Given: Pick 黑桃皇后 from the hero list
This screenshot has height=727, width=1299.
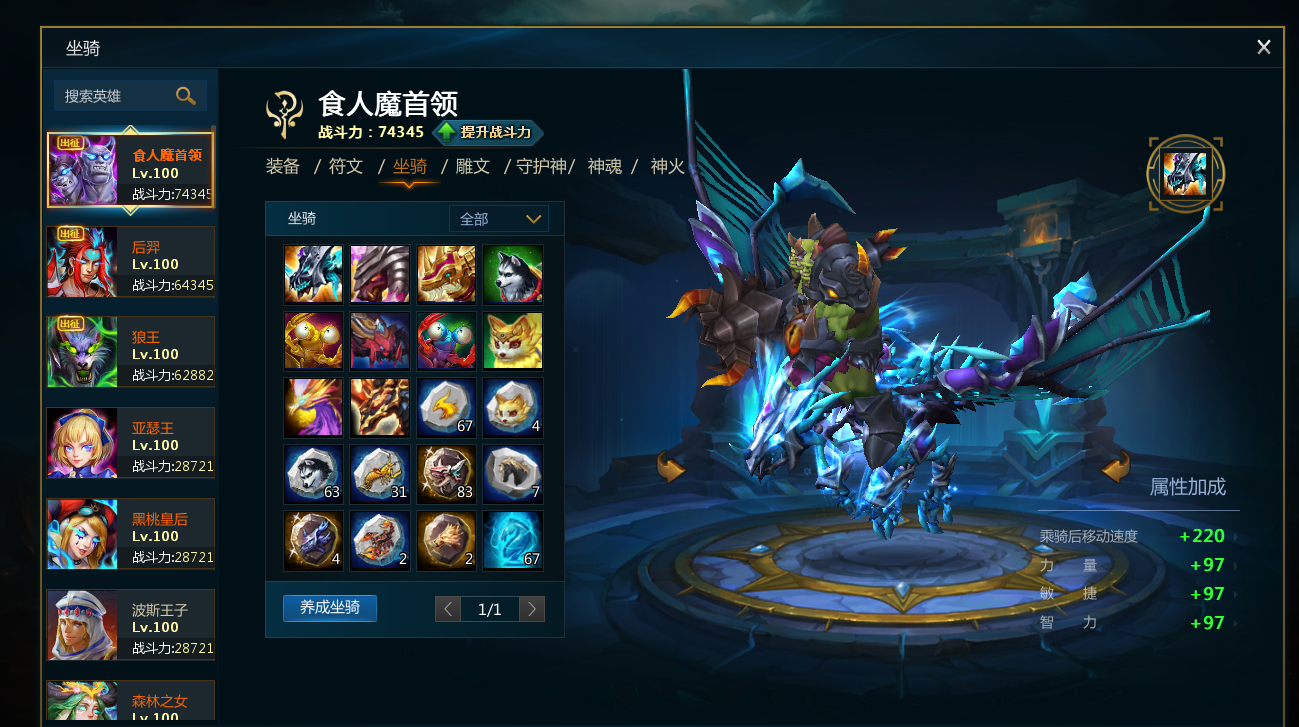Looking at the screenshot, I should [x=130, y=534].
